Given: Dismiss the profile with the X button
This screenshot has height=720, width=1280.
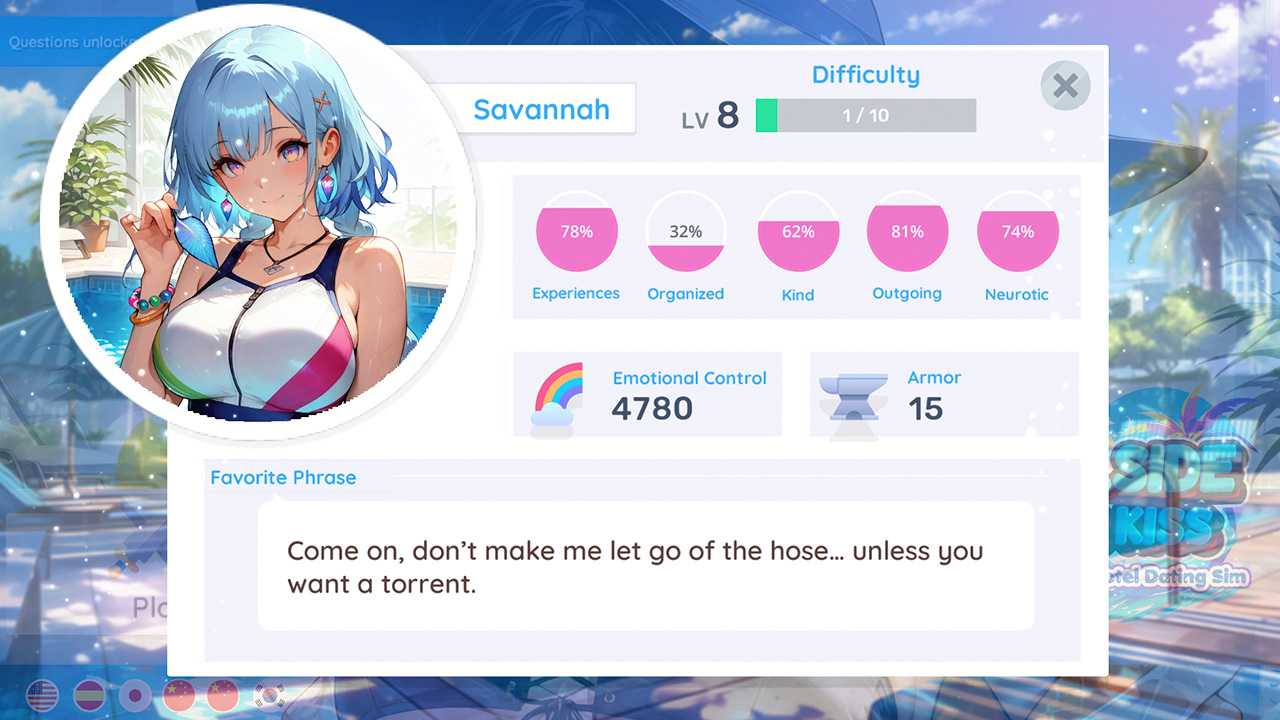Looking at the screenshot, I should click(x=1064, y=86).
